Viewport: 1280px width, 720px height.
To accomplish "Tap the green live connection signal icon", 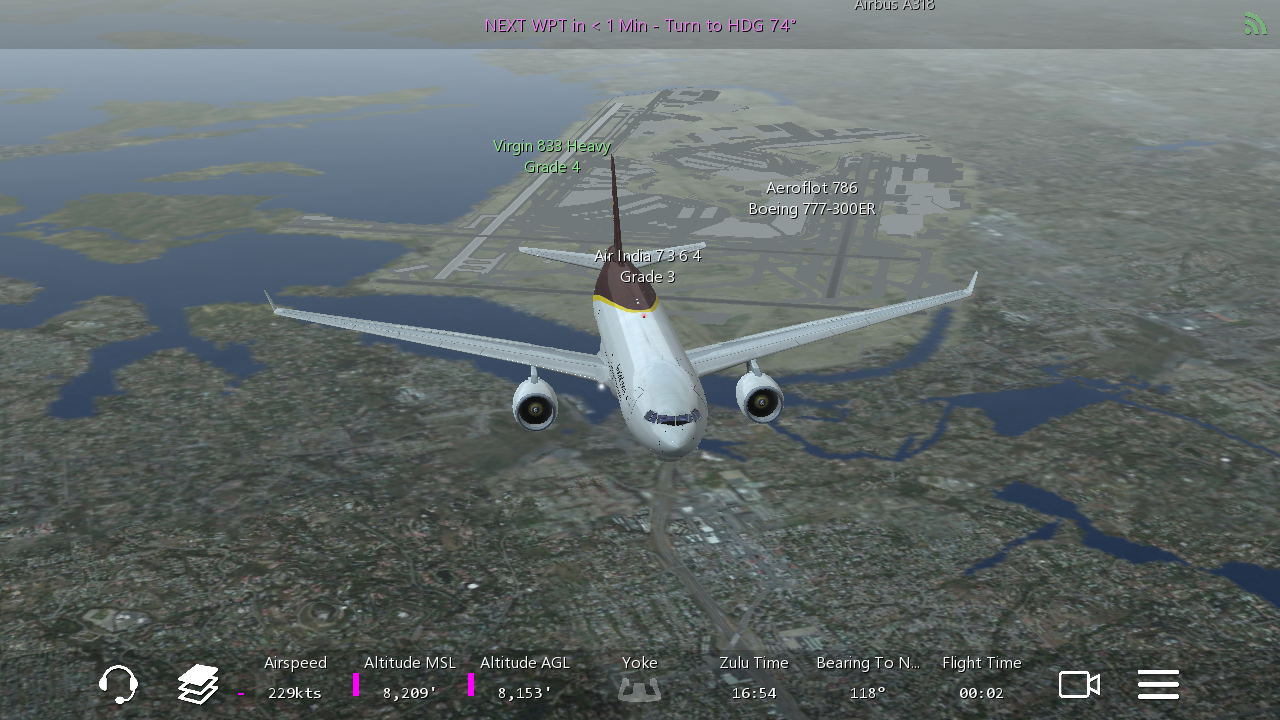I will 1255,23.
